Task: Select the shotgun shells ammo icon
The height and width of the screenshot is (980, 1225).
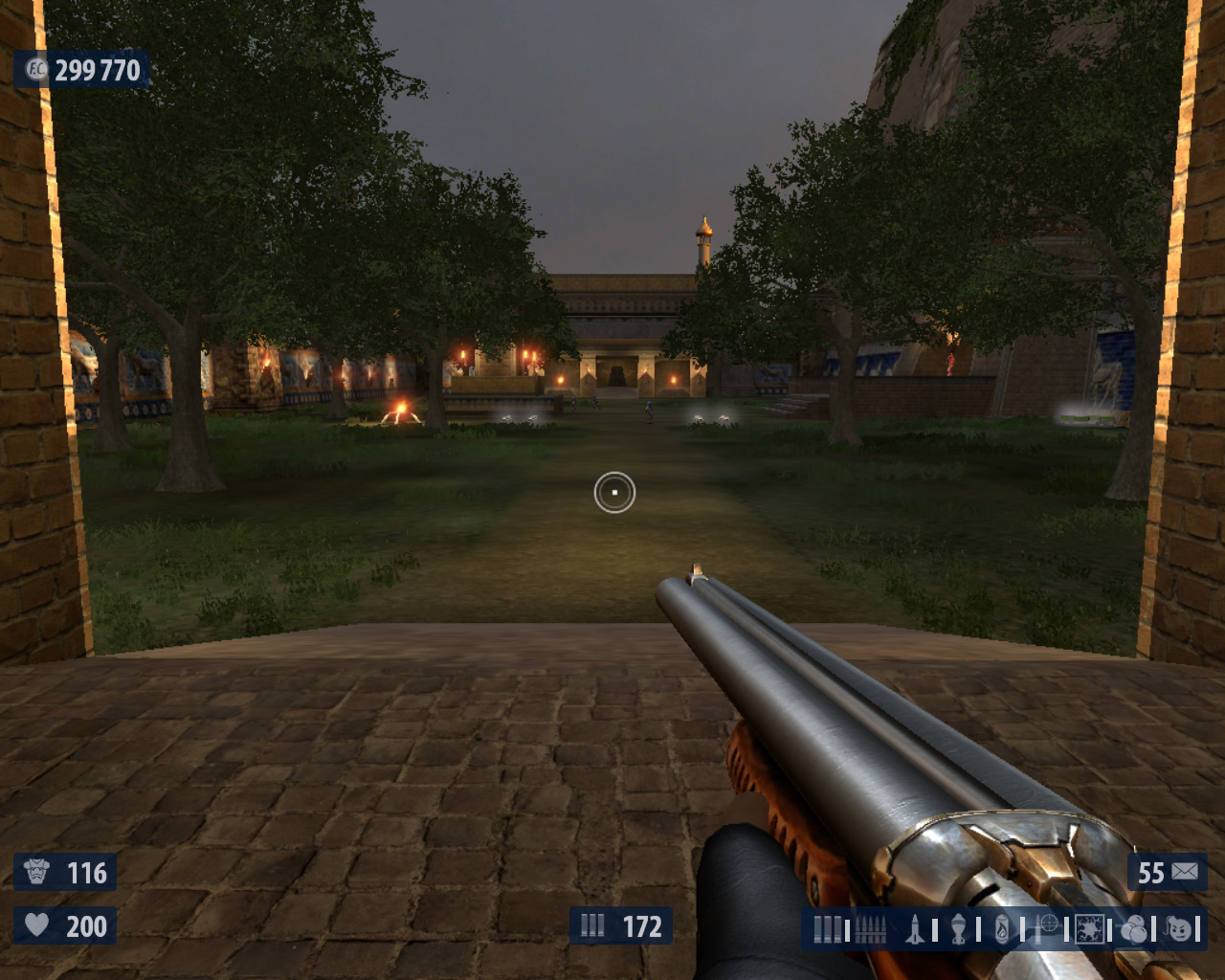Action: click(x=827, y=929)
